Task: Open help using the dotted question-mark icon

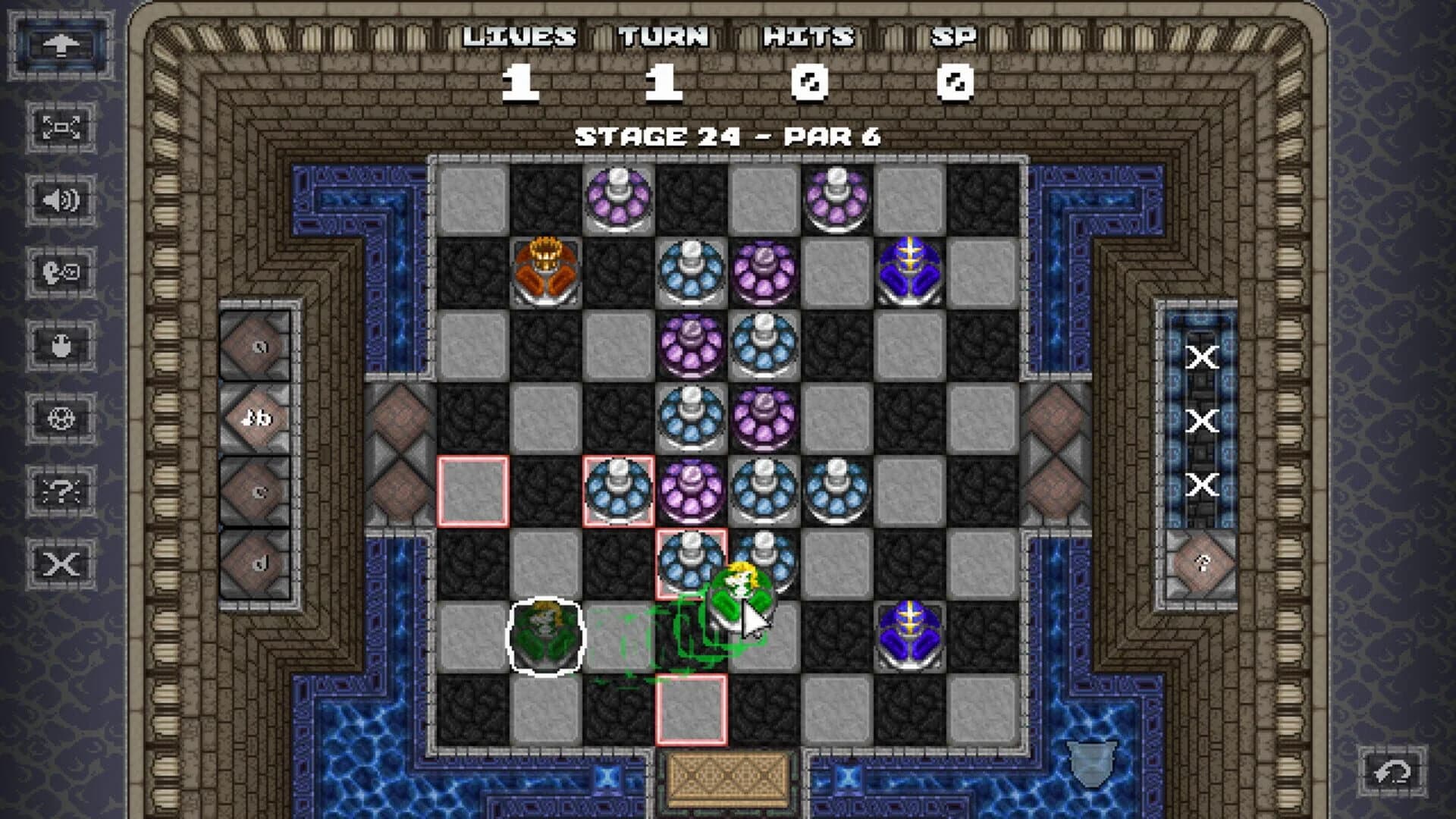Action: (62, 491)
